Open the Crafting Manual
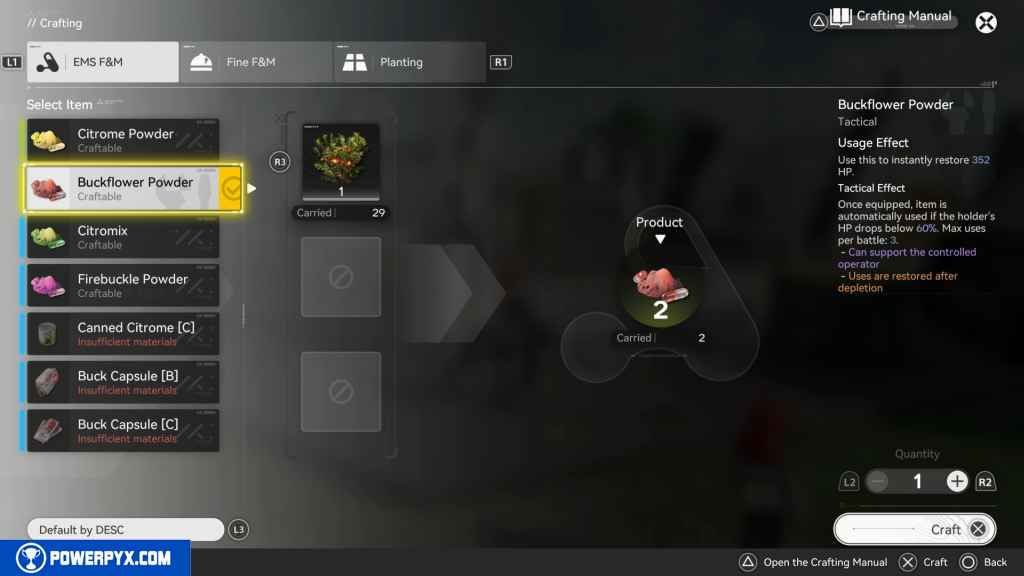Image resolution: width=1024 pixels, height=576 pixels. [x=892, y=17]
